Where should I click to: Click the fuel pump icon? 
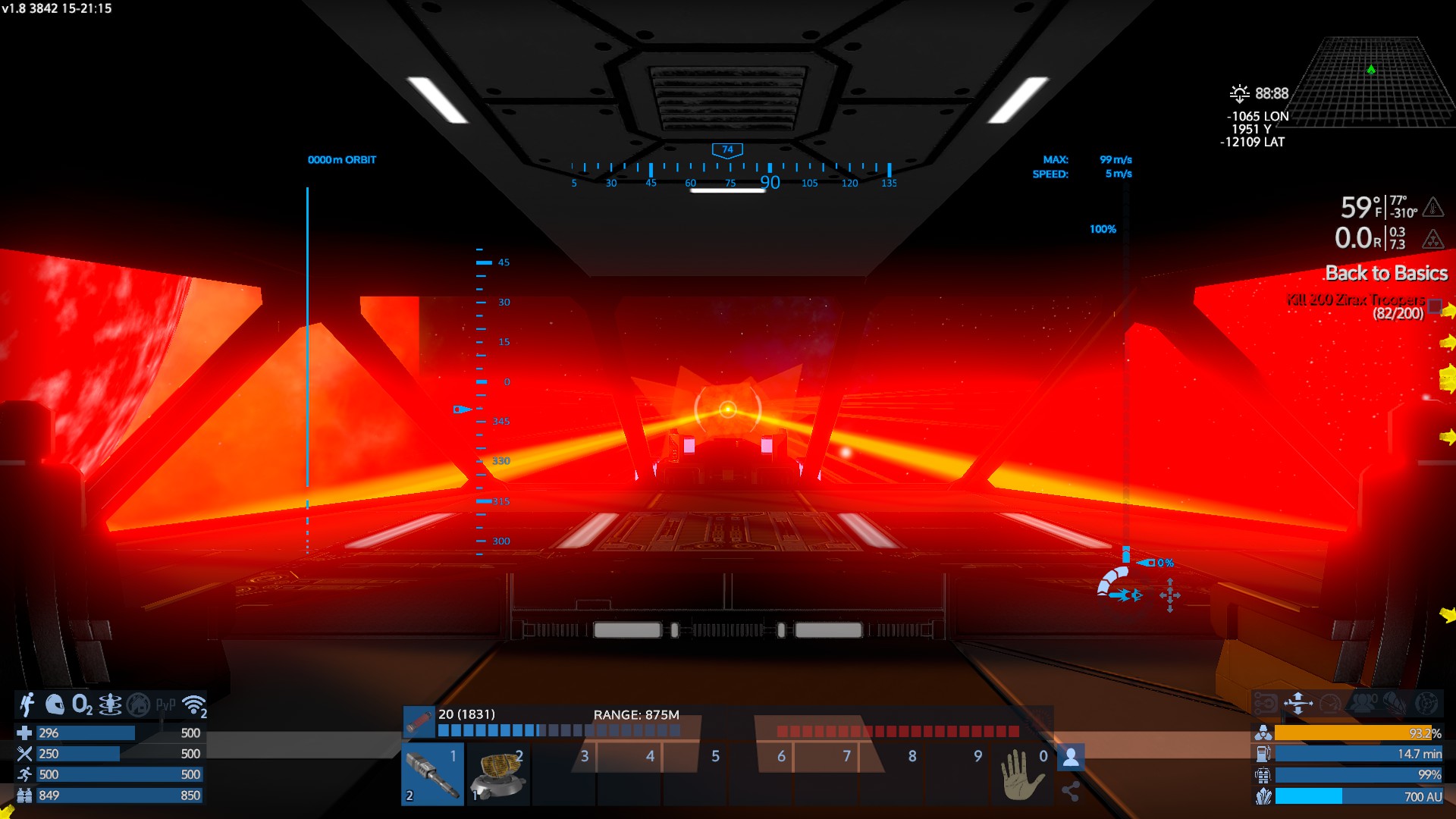[1263, 754]
